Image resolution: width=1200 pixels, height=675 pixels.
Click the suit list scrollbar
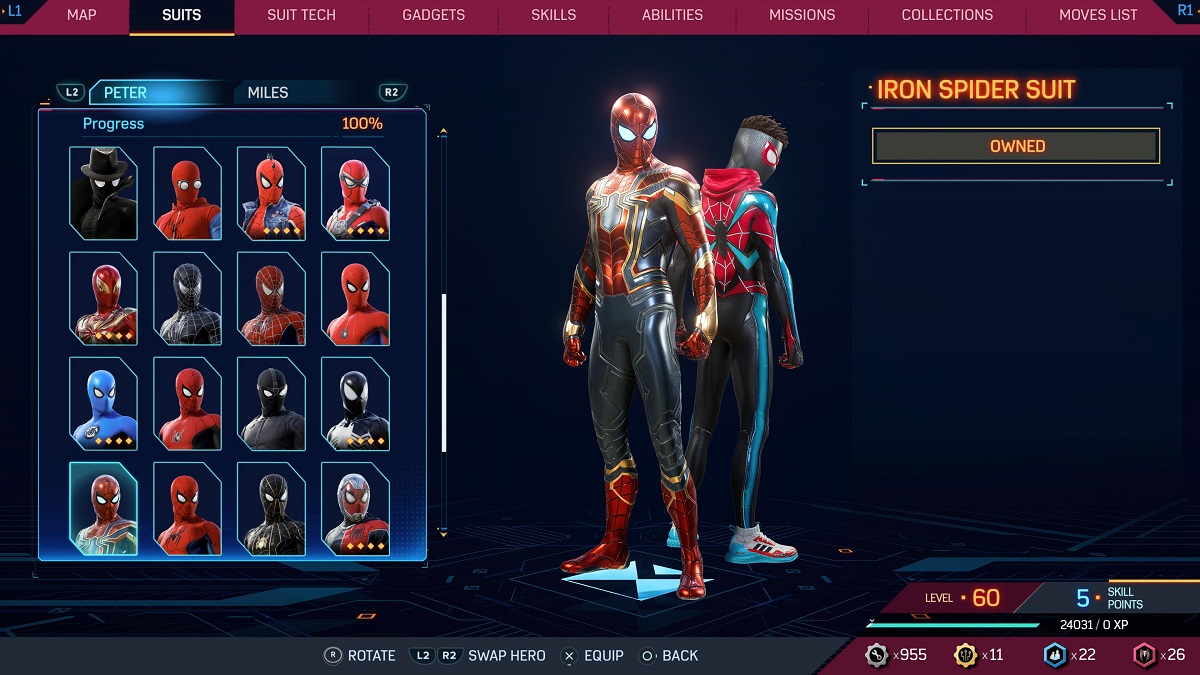(x=443, y=372)
